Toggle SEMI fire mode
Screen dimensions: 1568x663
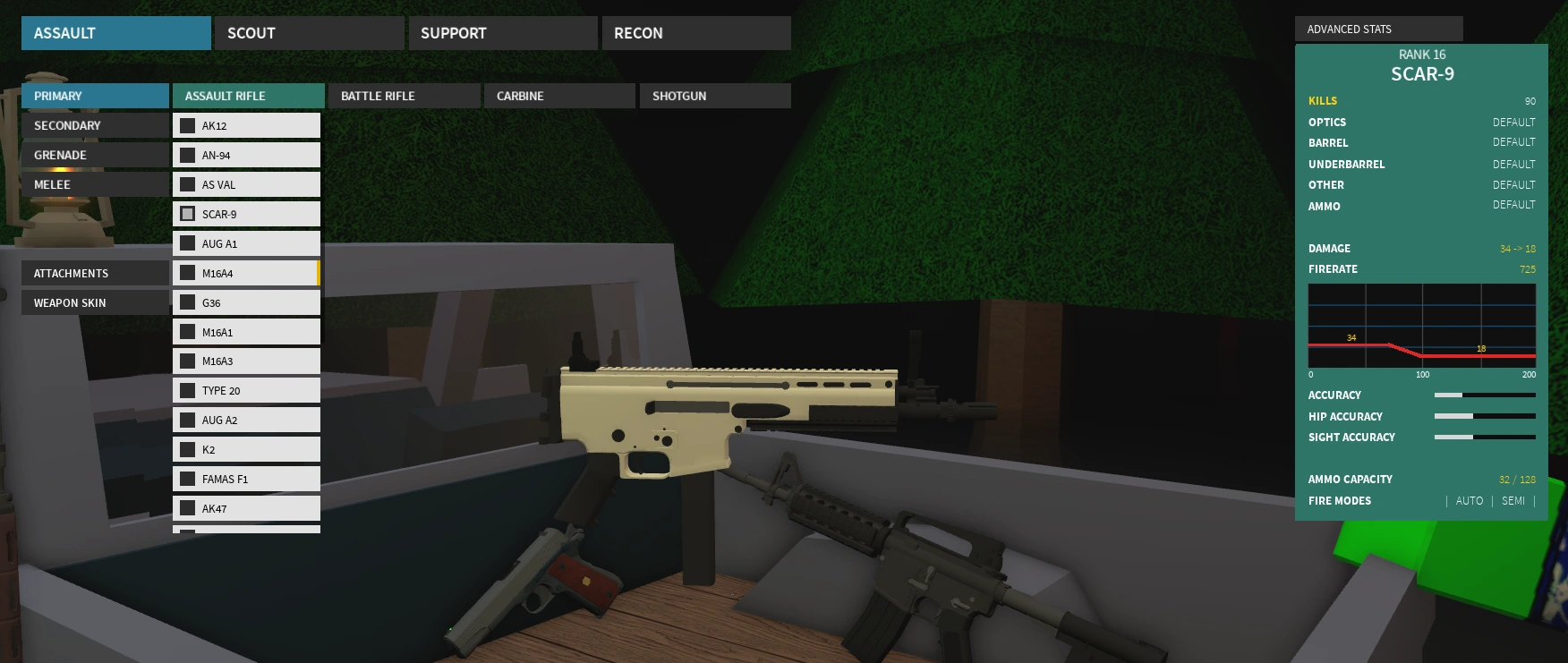click(x=1513, y=500)
